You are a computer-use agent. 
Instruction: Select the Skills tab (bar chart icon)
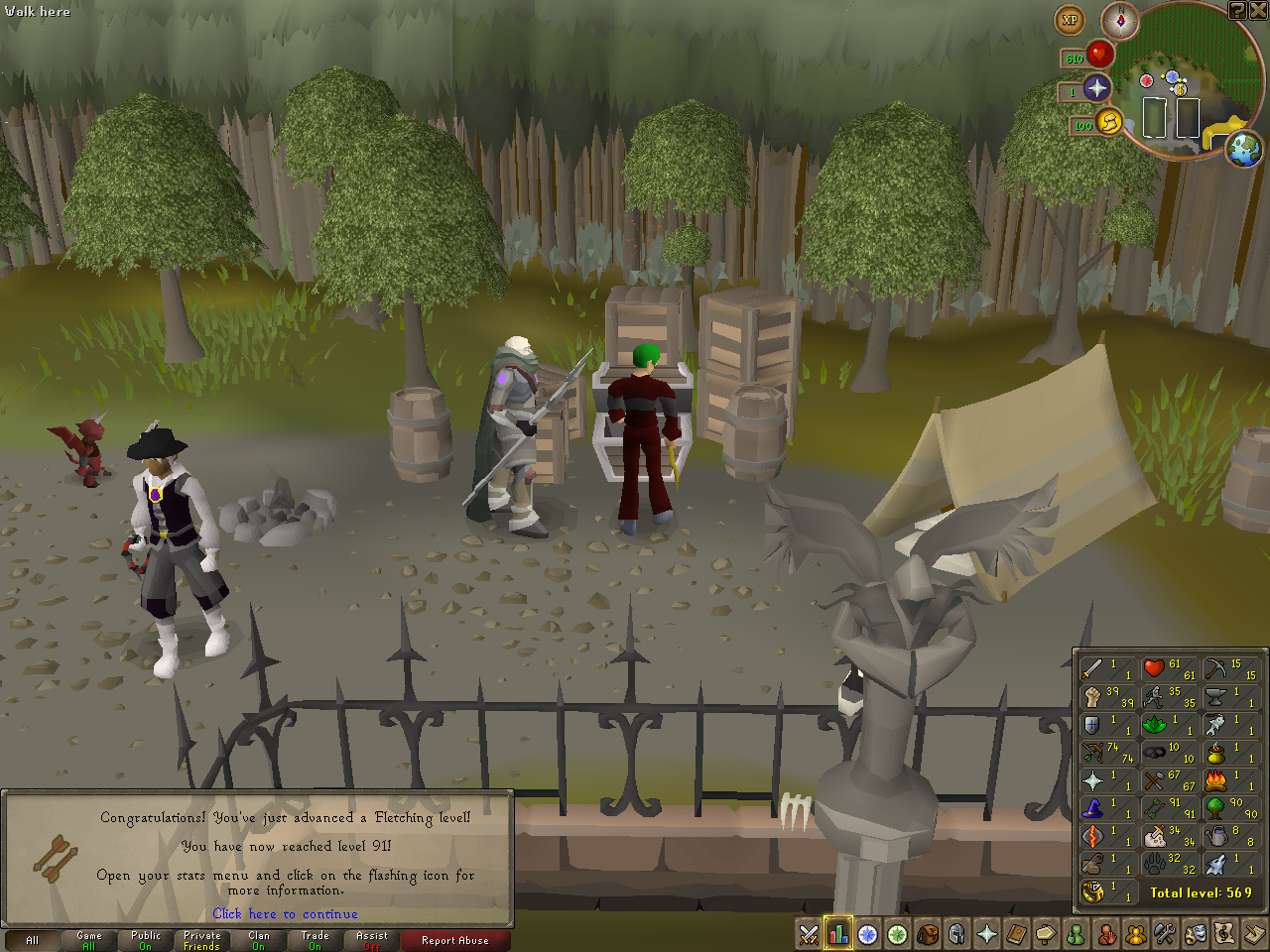pyautogui.click(x=838, y=934)
